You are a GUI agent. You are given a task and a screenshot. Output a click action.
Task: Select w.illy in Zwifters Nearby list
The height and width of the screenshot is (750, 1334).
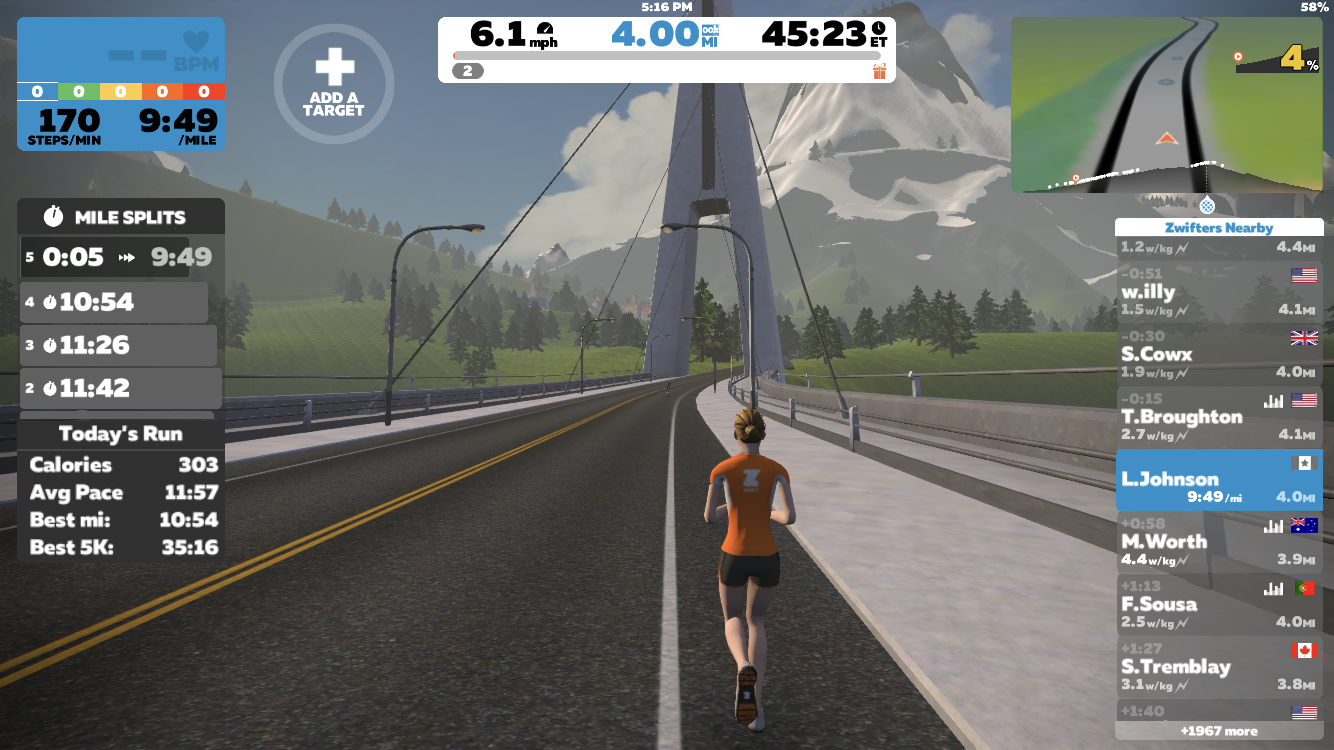click(x=1218, y=292)
